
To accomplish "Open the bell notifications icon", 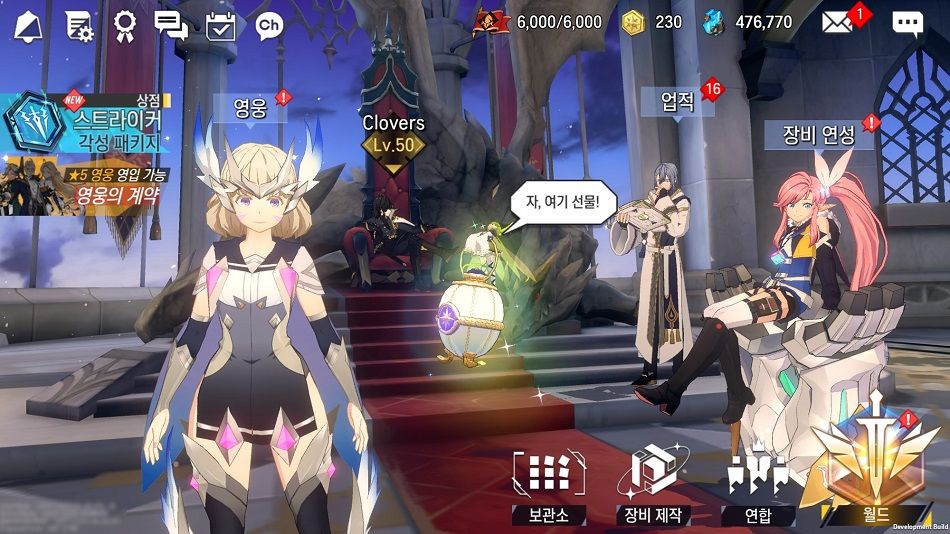I will pyautogui.click(x=29, y=24).
